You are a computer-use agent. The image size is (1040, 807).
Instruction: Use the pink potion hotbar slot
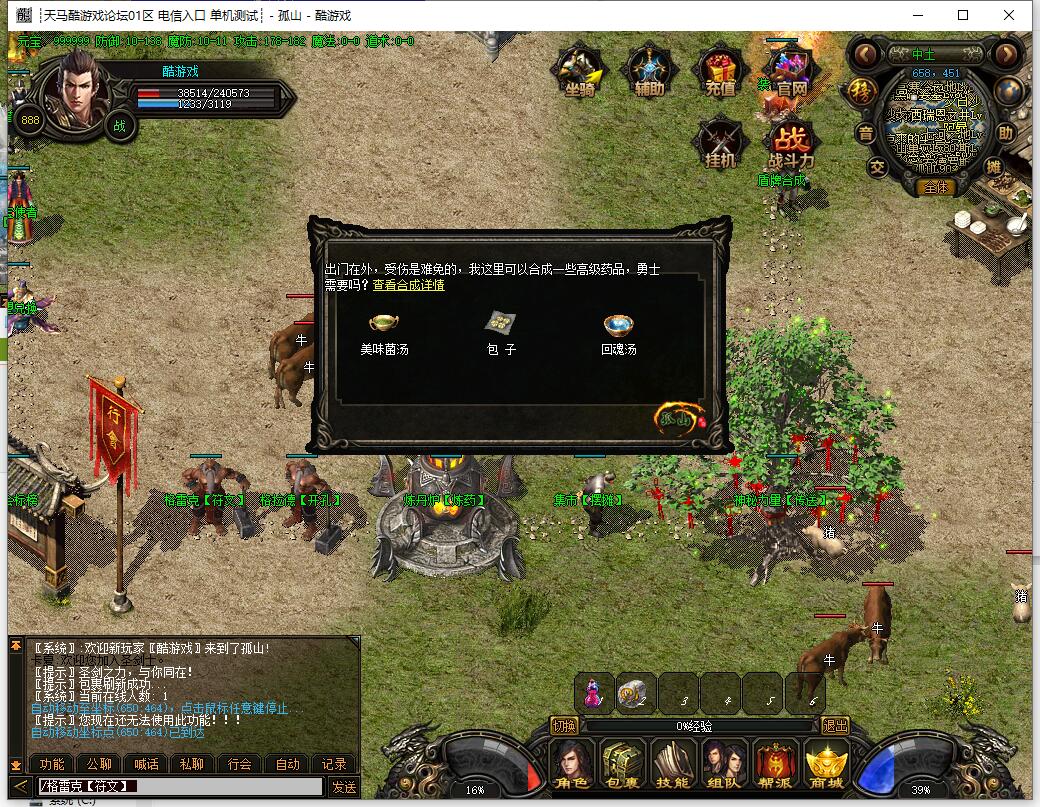[593, 693]
